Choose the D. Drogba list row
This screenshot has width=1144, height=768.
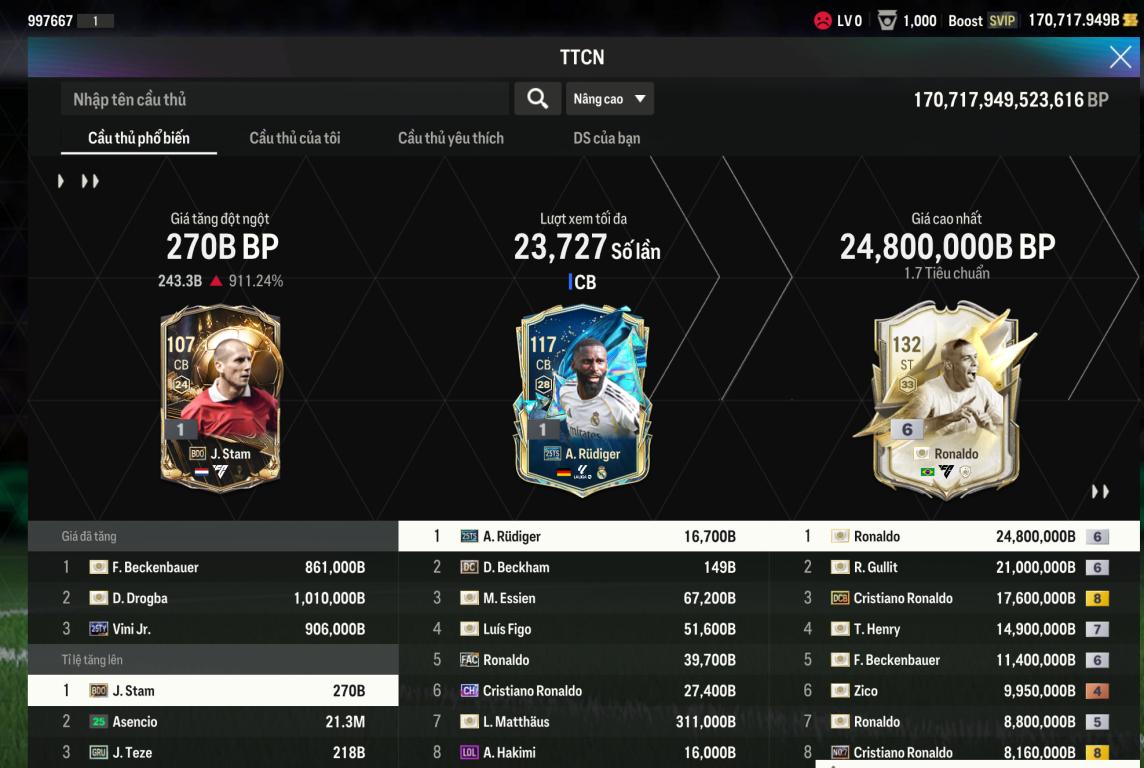[x=213, y=598]
